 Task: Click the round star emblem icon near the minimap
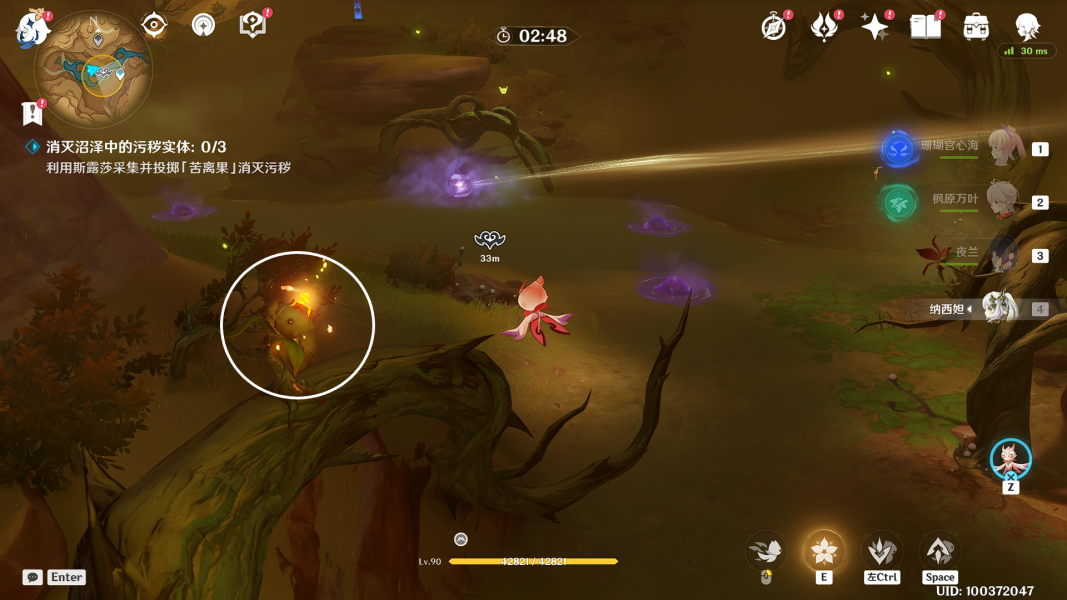(203, 25)
